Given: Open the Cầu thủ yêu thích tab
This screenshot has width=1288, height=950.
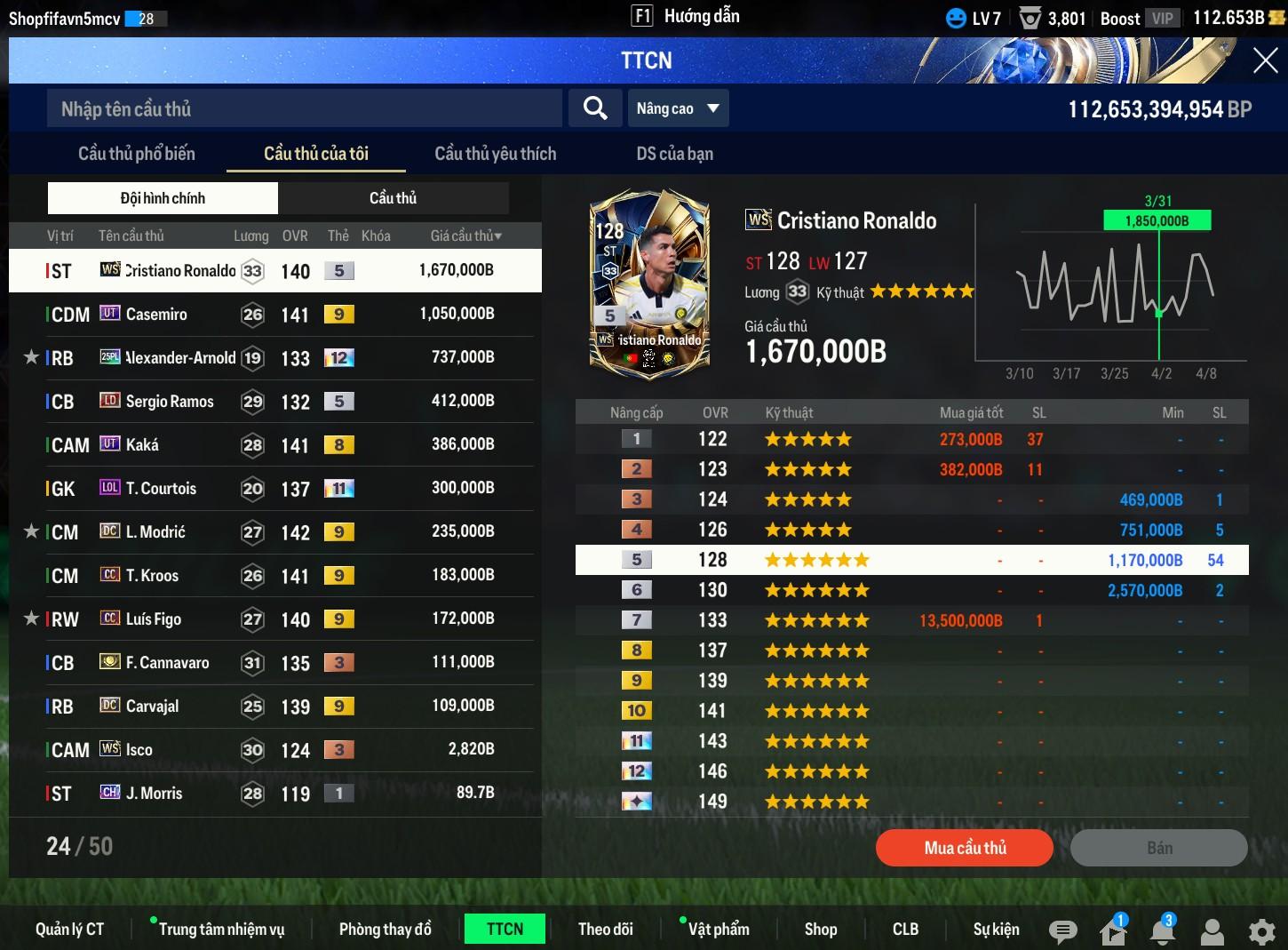Looking at the screenshot, I should (495, 154).
